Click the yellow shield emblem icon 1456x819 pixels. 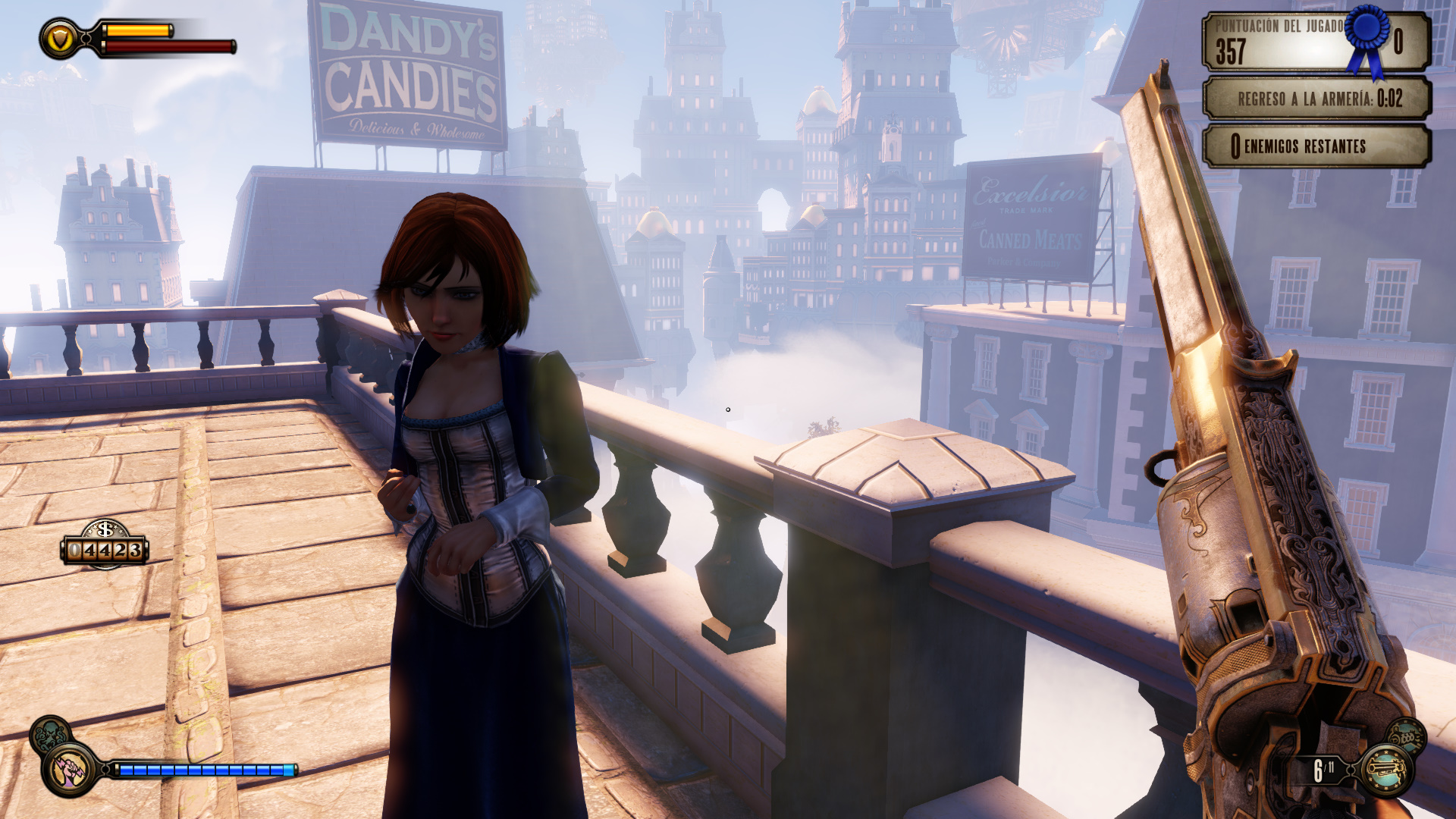[61, 38]
